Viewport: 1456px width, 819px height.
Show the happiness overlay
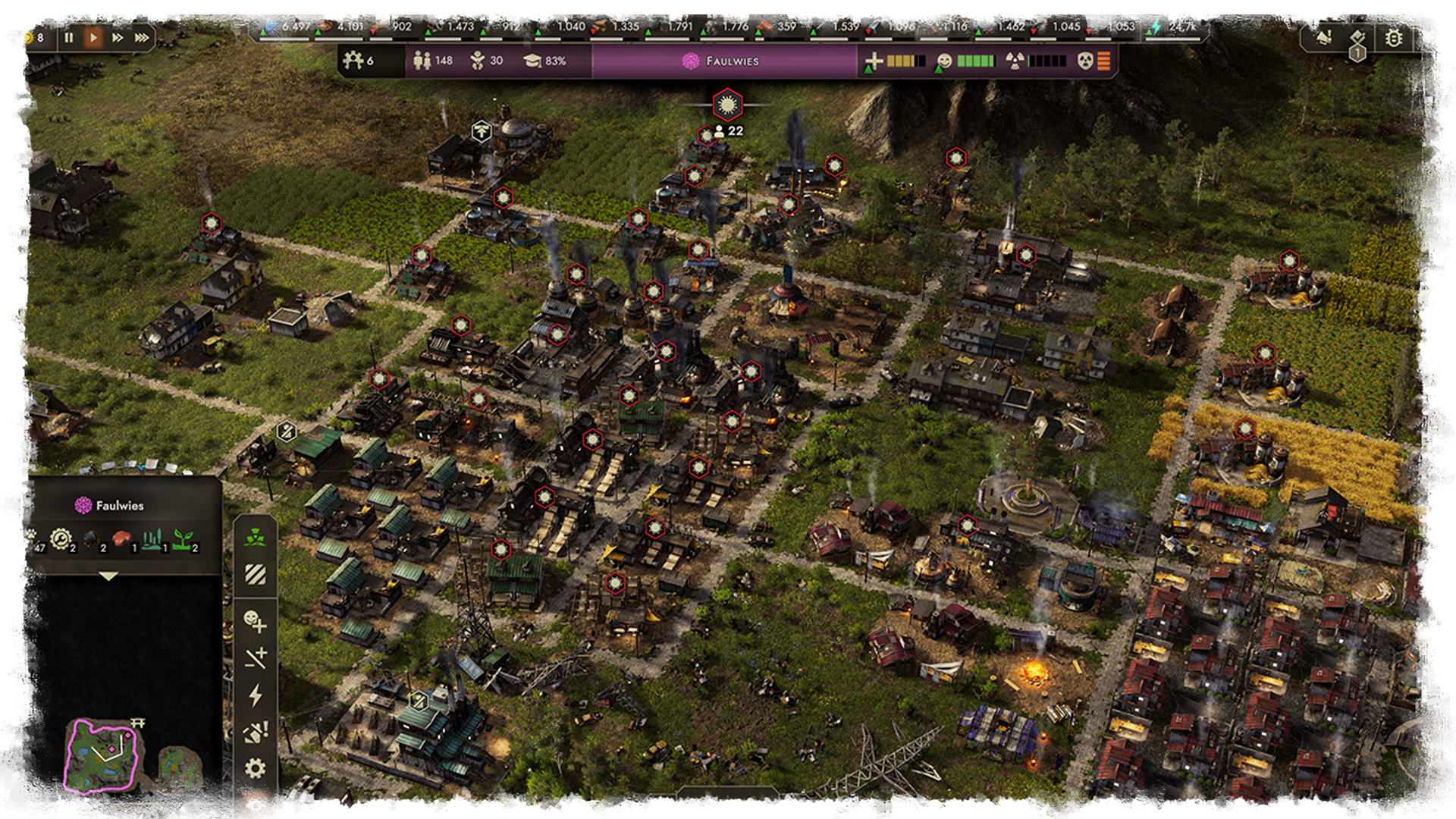click(255, 622)
